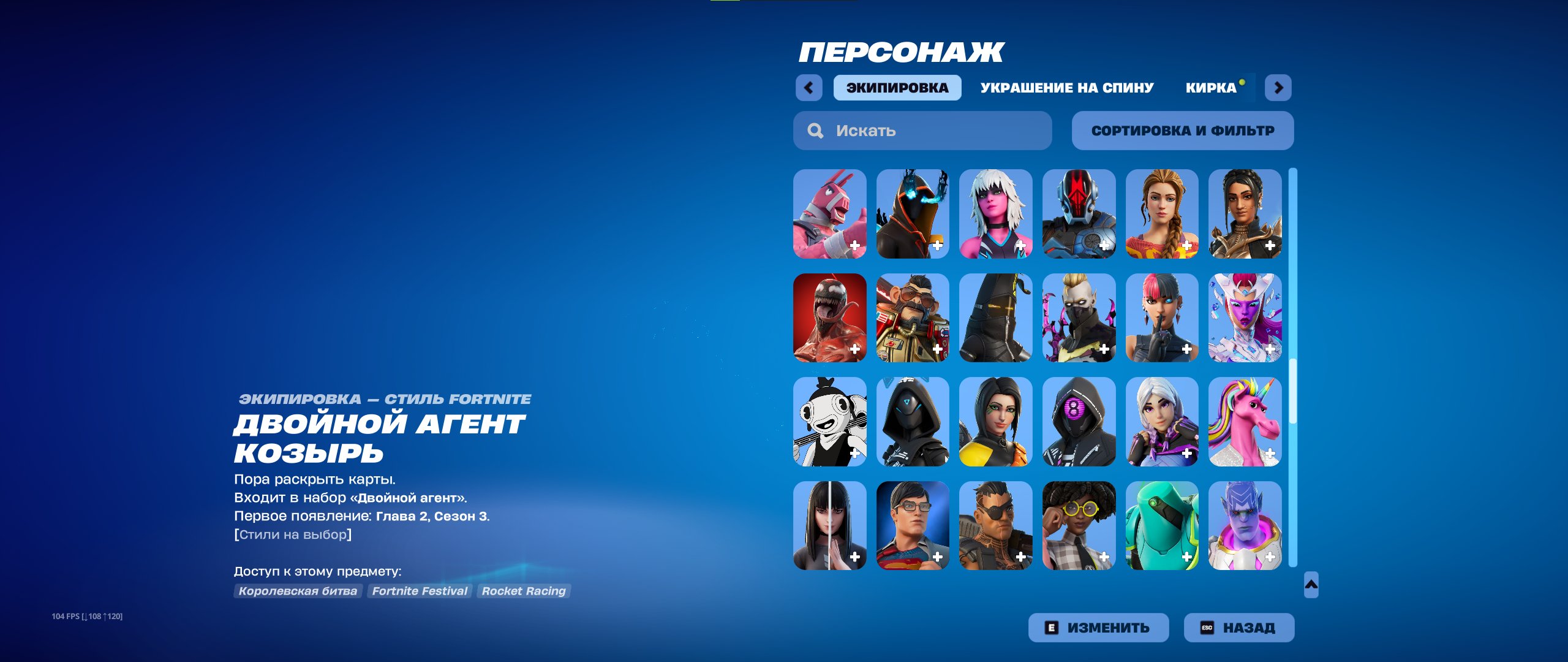Screen dimensions: 1568x662
Task: Expand previous category with the left chevron
Action: [810, 88]
